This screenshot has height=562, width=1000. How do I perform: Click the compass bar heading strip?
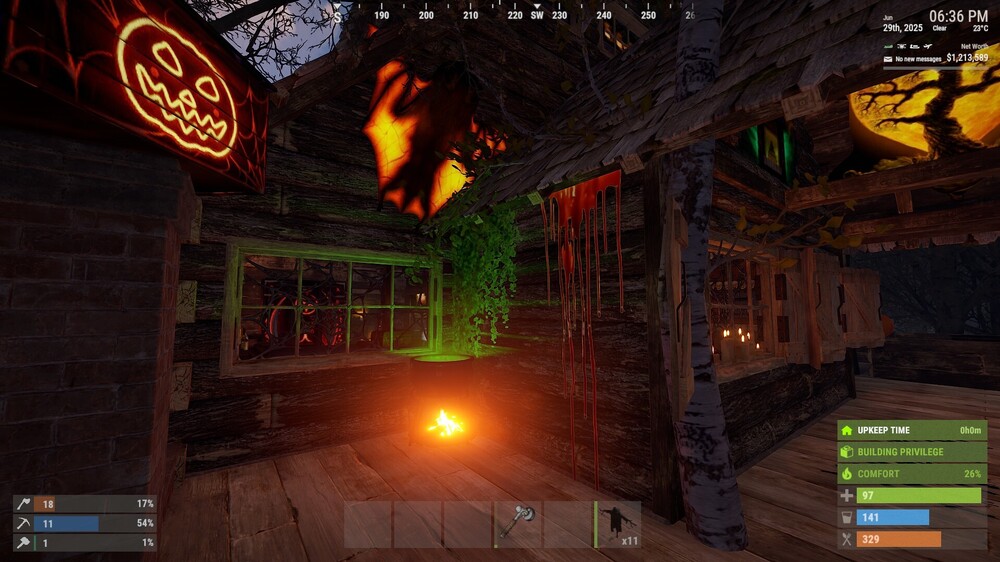click(x=515, y=14)
